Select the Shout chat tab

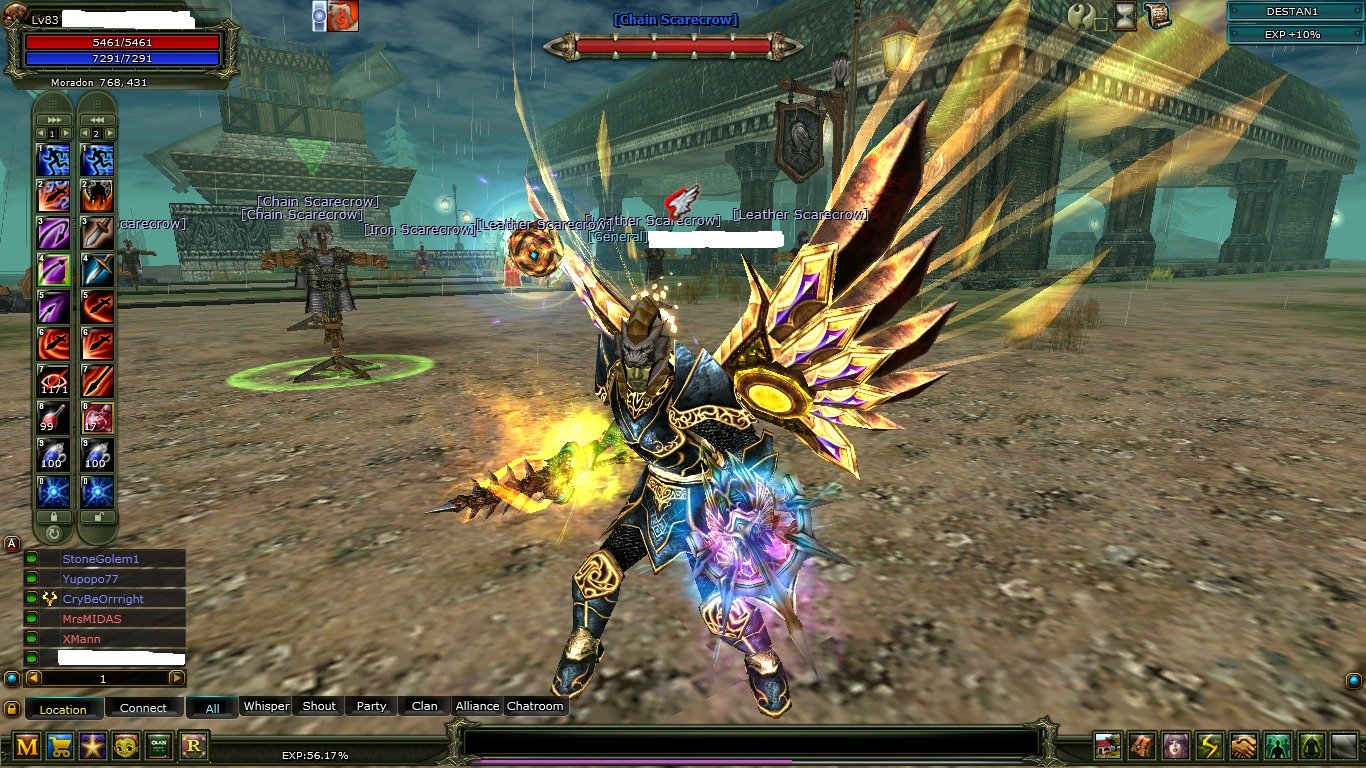pos(319,706)
